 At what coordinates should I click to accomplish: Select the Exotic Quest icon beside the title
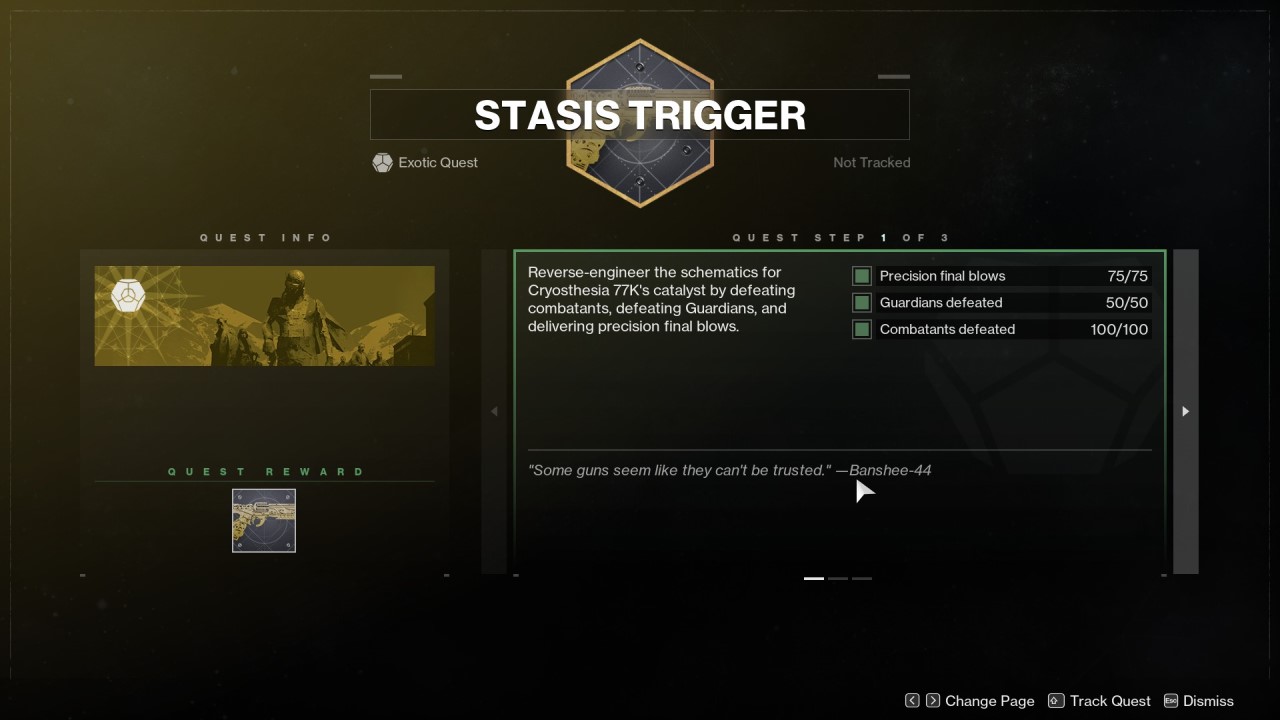tap(382, 162)
